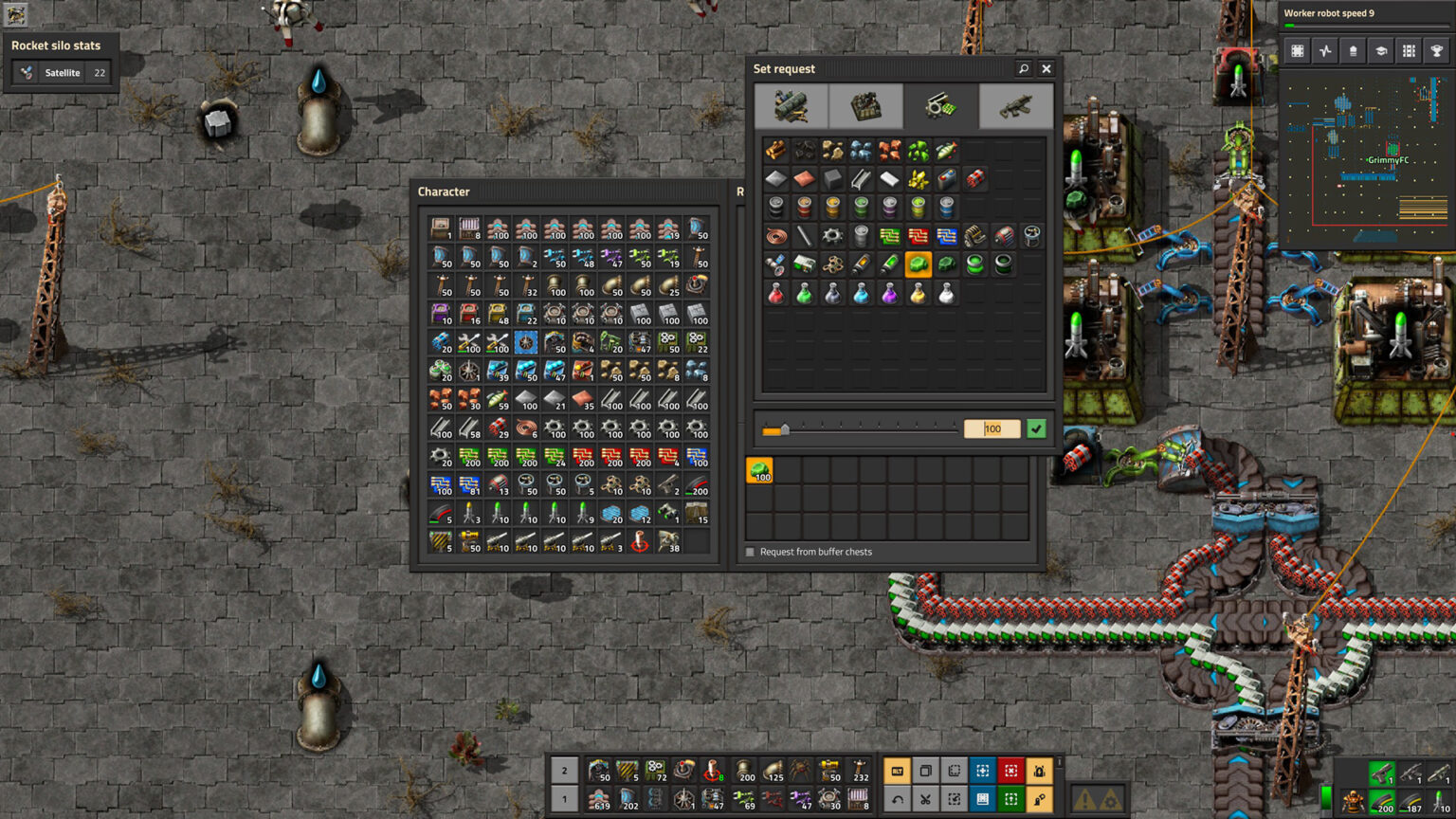Open the upgrade planner

pos(1011,799)
